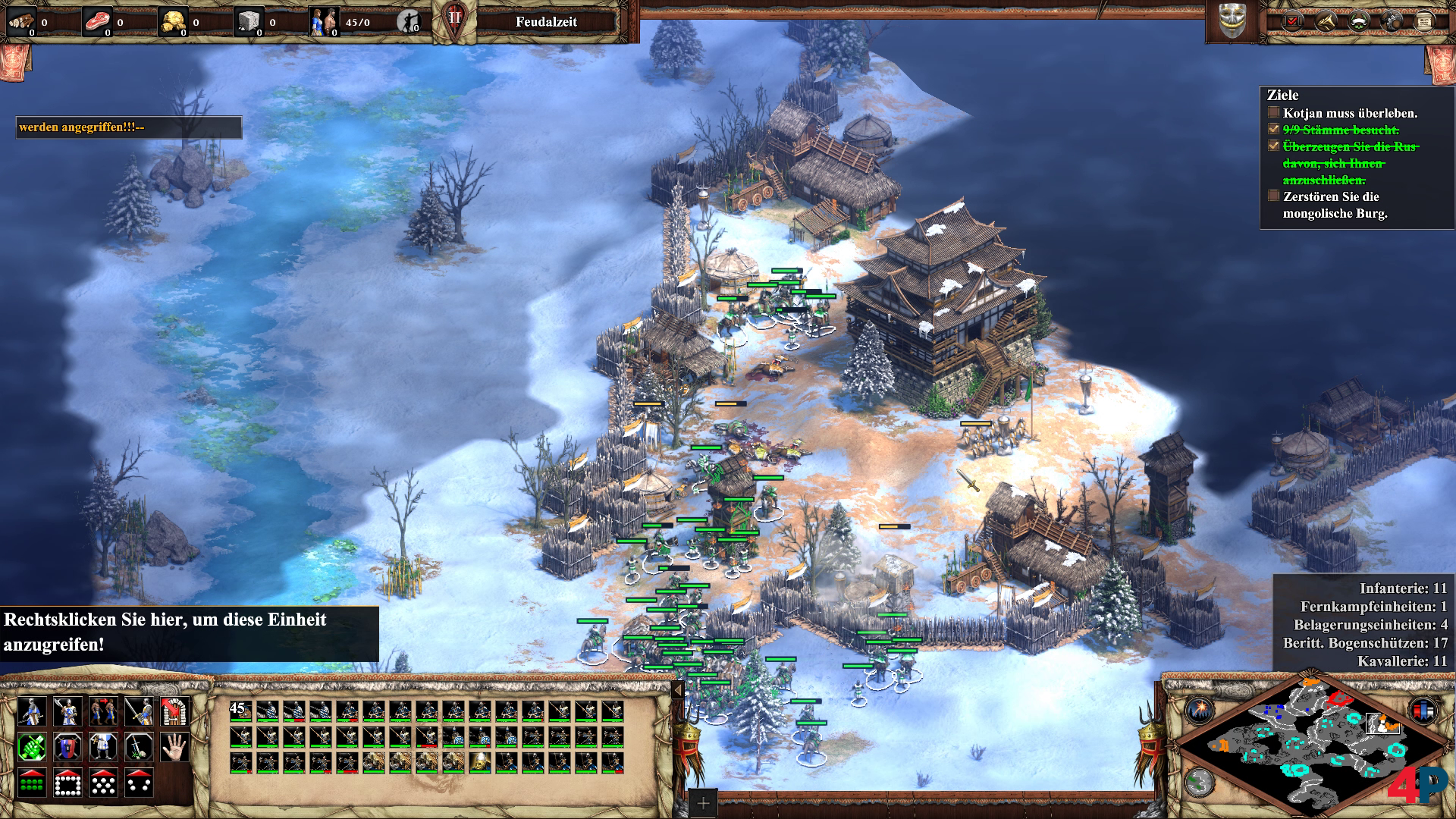This screenshot has height=819, width=1456.
Task: Click the ungarrison gate arrow icon
Action: [176, 711]
